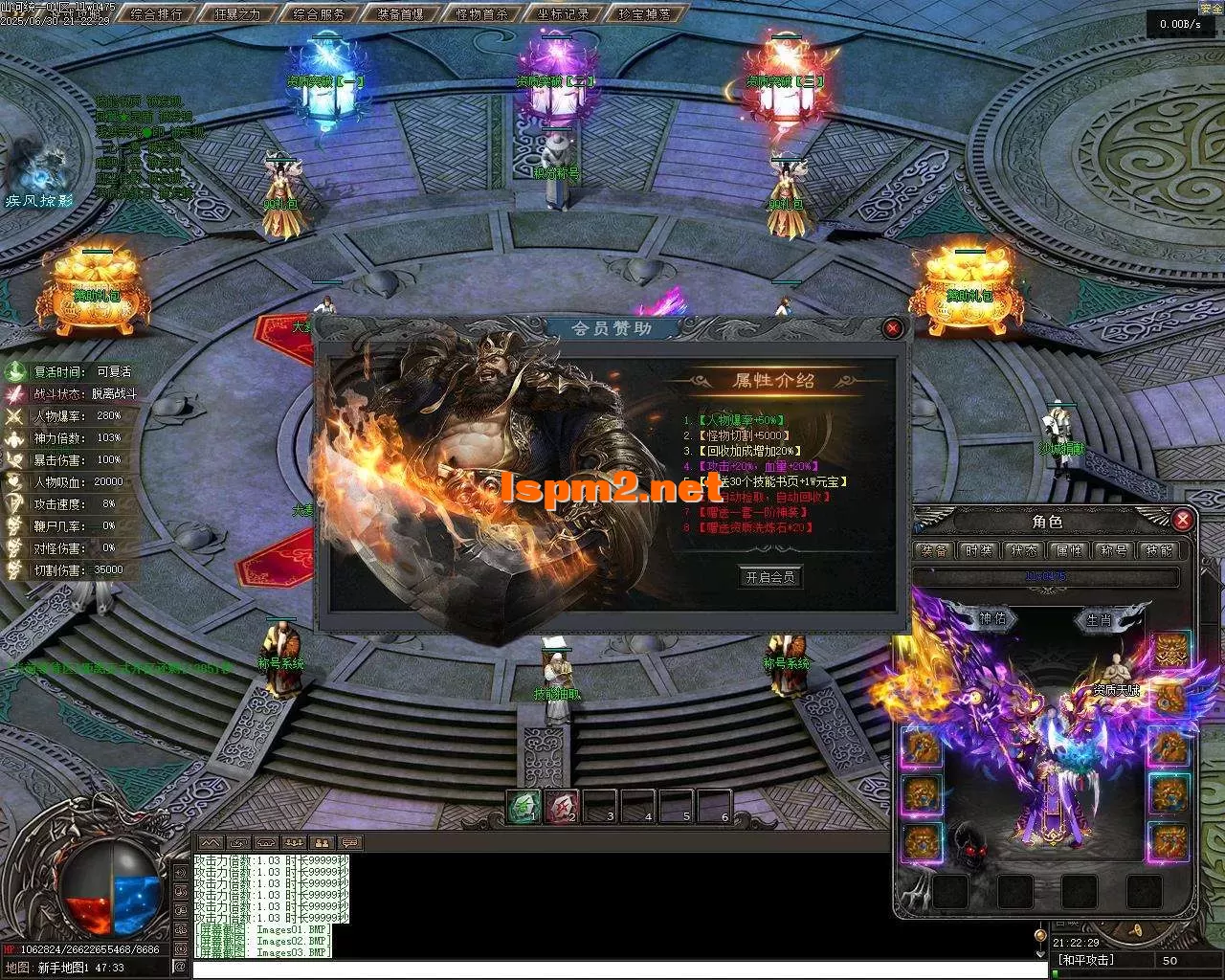Click the 开启会员 activate membership button
The height and width of the screenshot is (980, 1225).
tap(770, 577)
